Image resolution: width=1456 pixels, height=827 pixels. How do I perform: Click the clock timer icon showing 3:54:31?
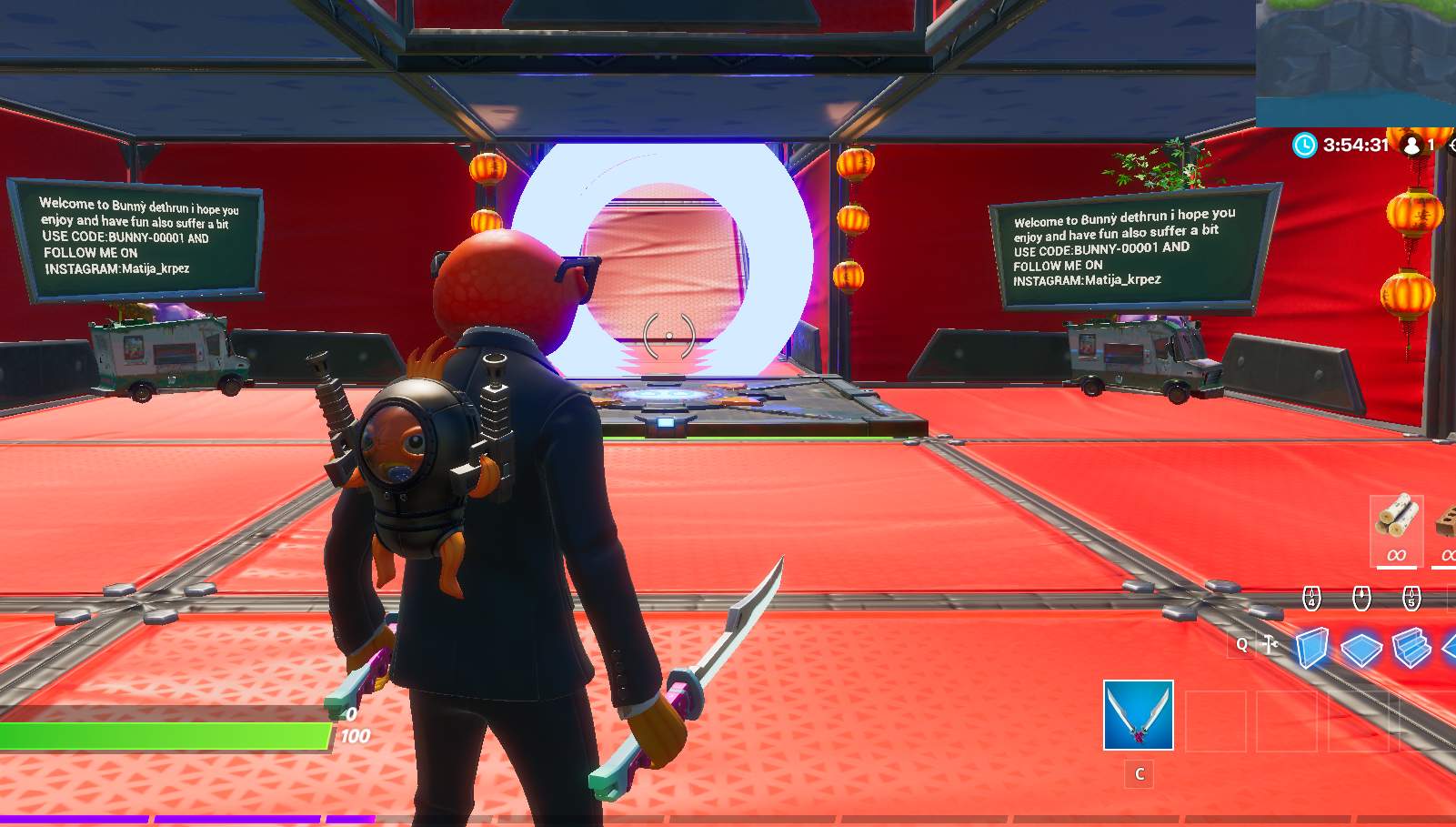1304,145
